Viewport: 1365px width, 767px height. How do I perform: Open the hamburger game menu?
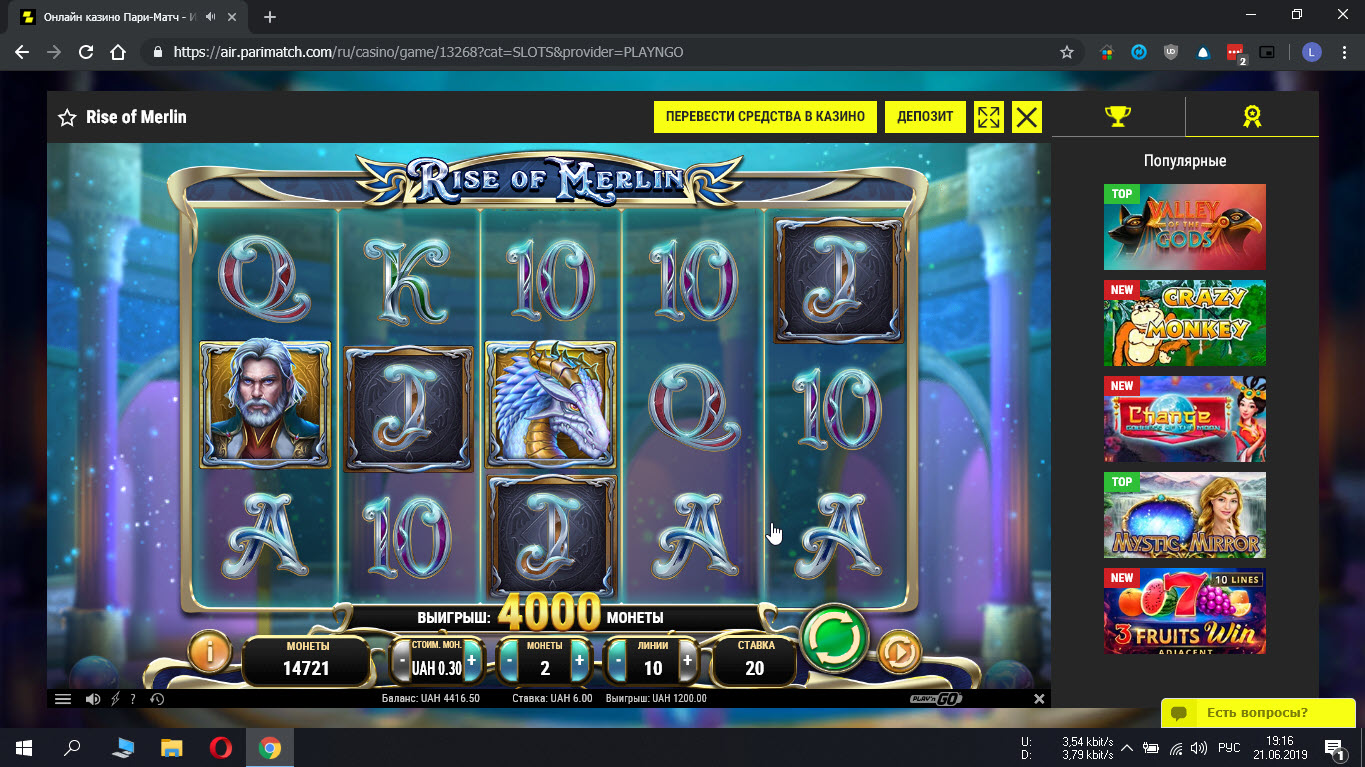pos(63,699)
